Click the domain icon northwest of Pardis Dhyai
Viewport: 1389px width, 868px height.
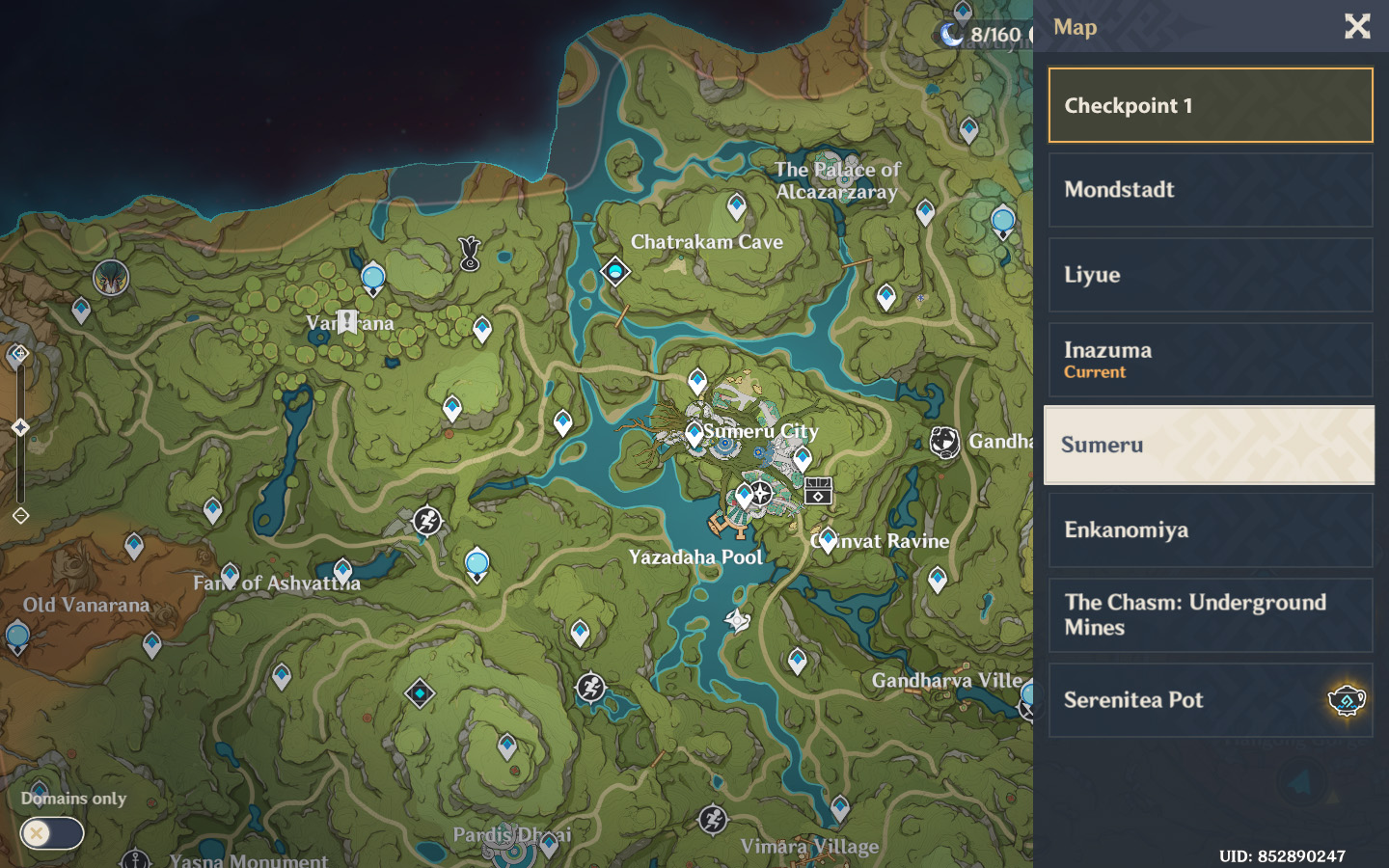(419, 692)
